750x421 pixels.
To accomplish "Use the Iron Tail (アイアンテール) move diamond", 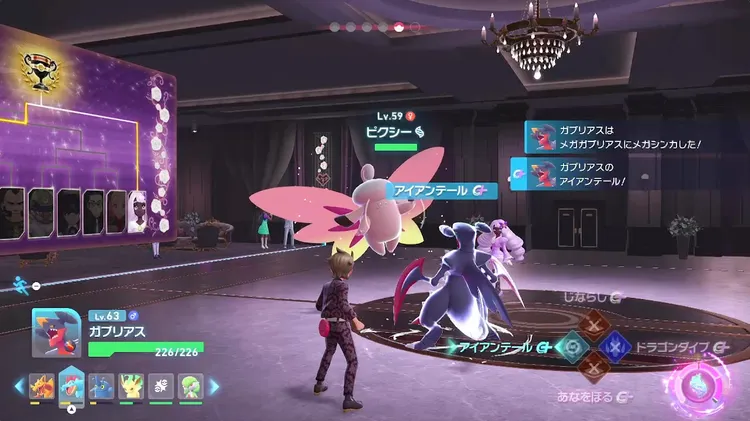I will click(572, 346).
